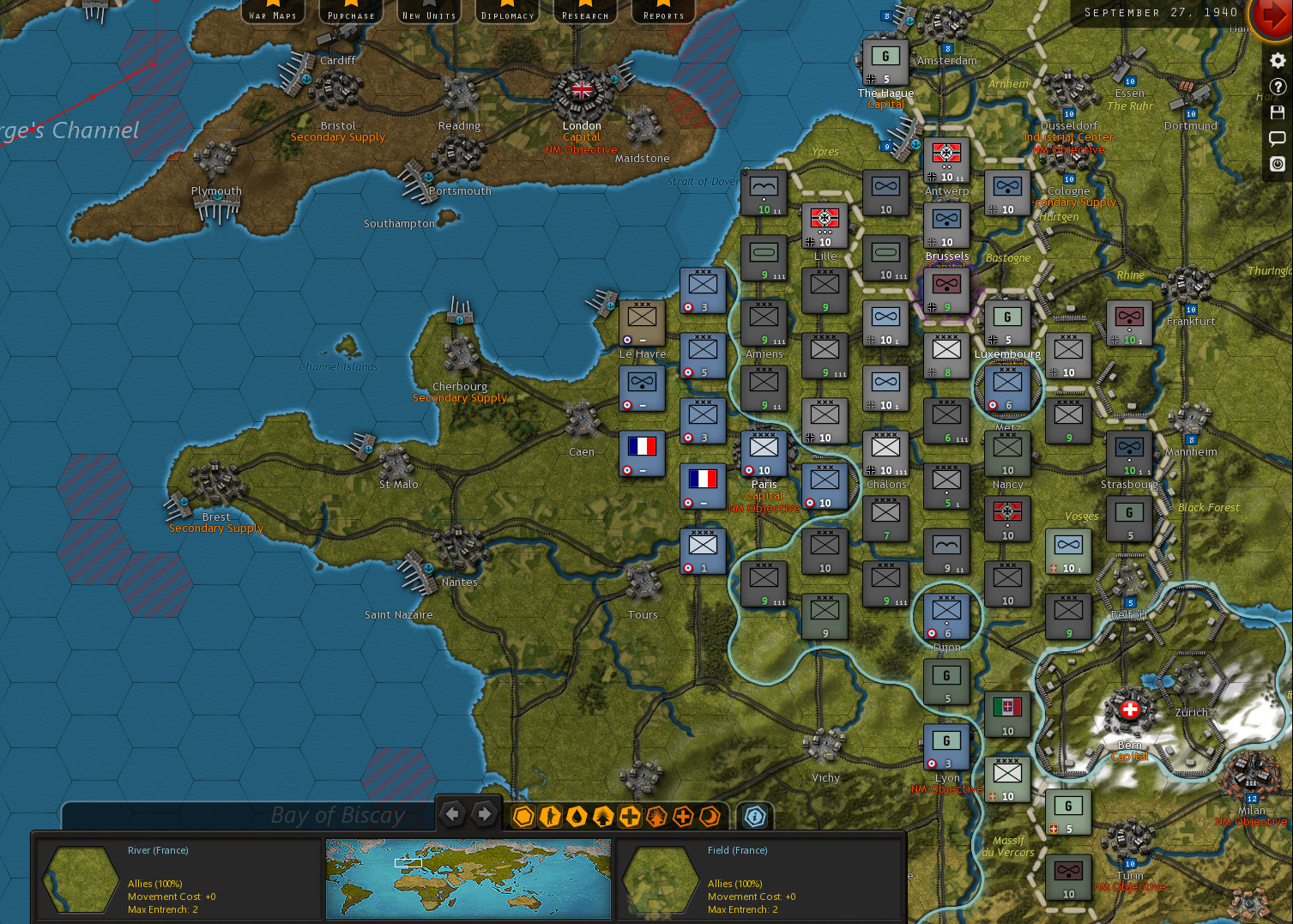This screenshot has width=1293, height=924.
Task: Toggle the red cross medical overlay
Action: (x=683, y=817)
